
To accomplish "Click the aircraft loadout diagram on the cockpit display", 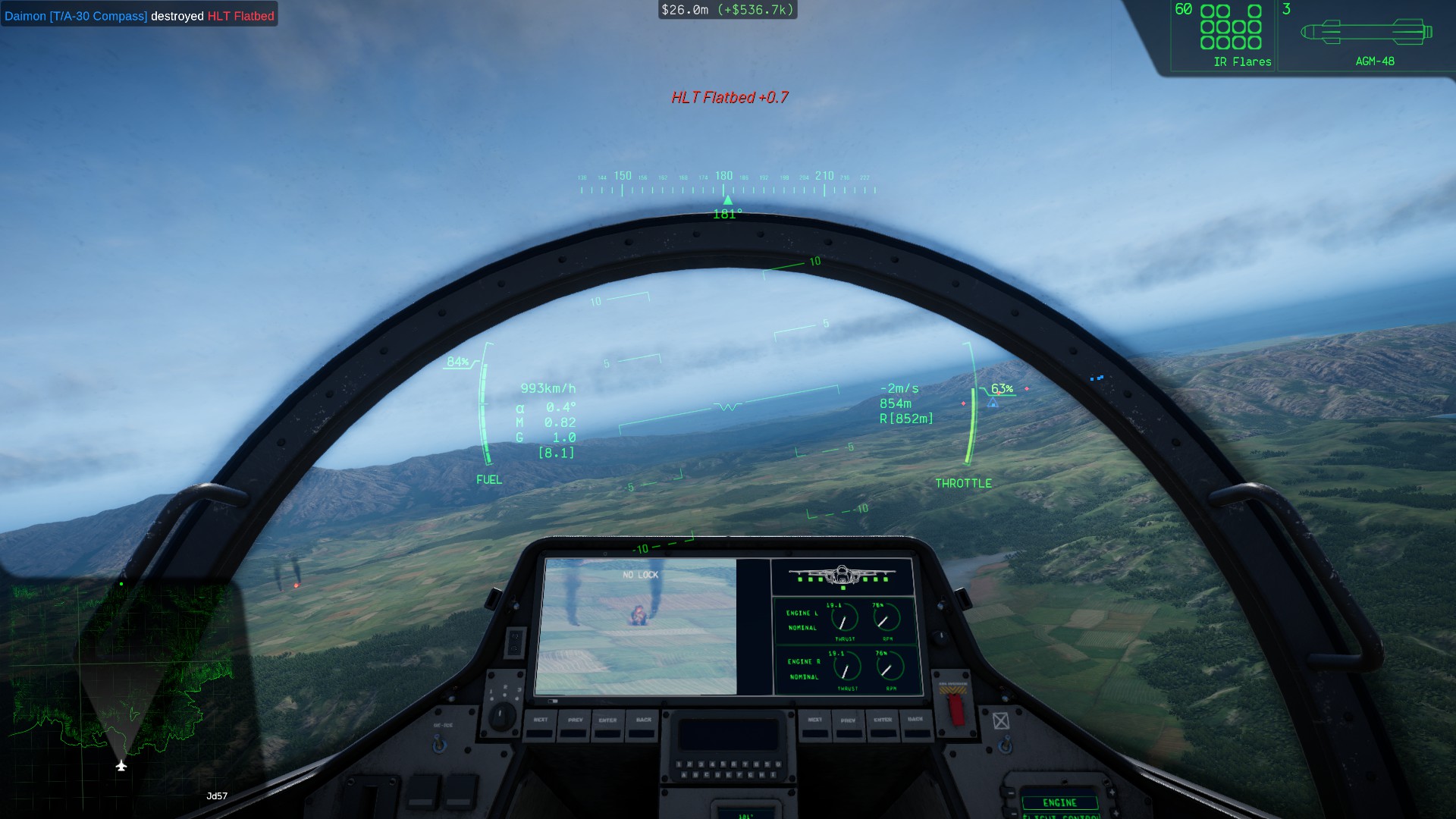I will point(843,577).
